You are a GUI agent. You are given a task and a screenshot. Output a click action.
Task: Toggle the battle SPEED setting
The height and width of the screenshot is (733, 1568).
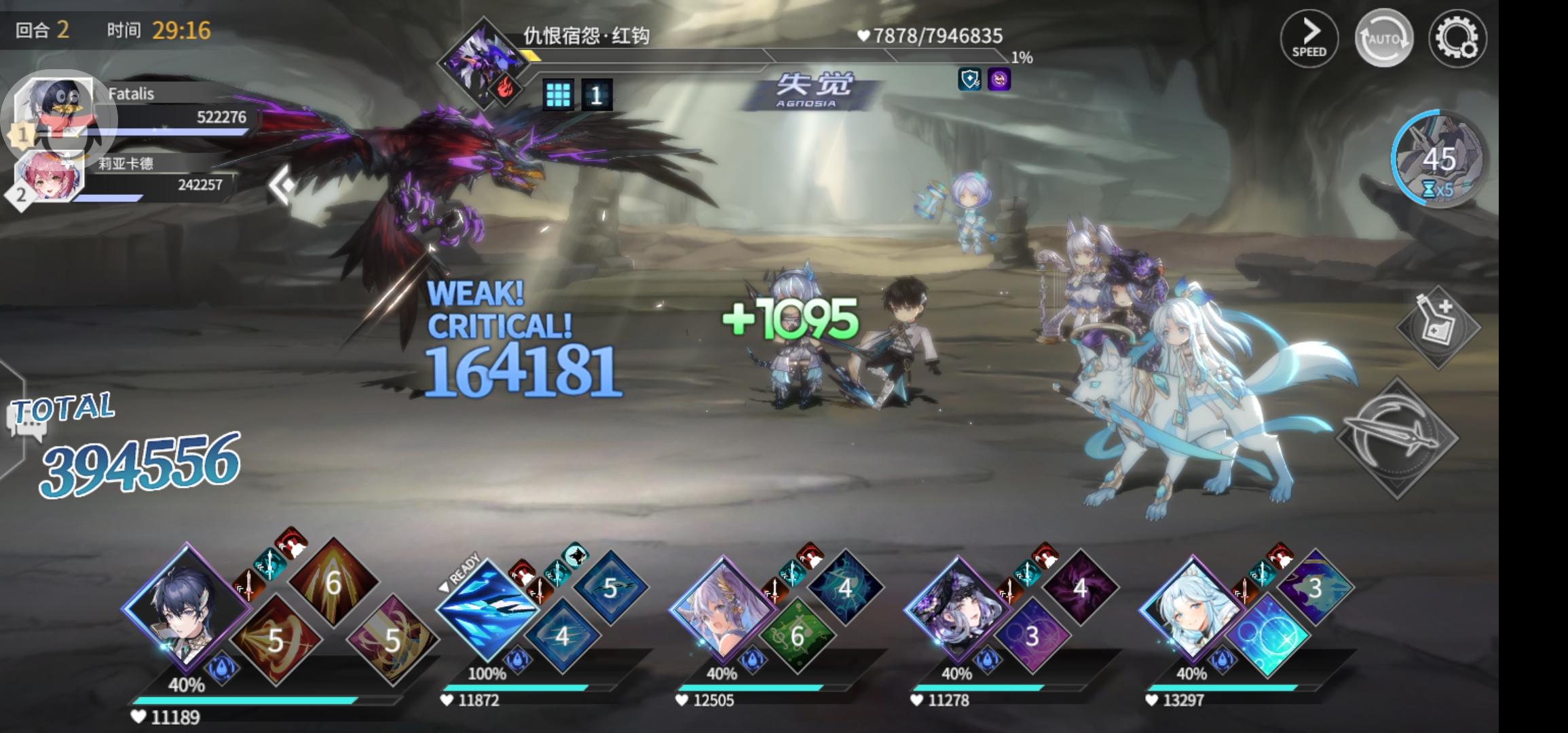[x=1310, y=37]
